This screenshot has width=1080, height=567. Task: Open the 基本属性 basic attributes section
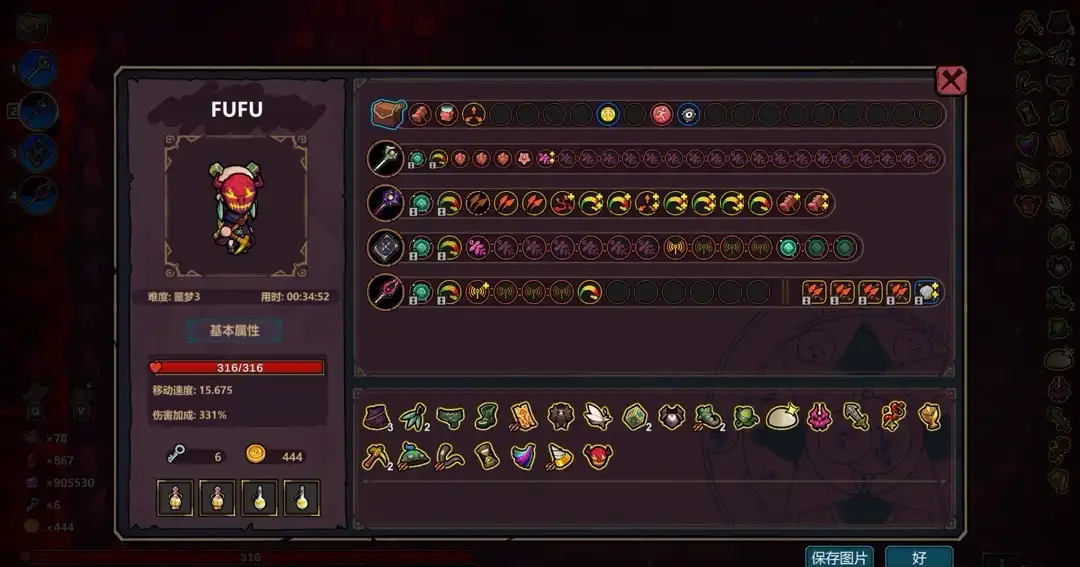(x=233, y=331)
